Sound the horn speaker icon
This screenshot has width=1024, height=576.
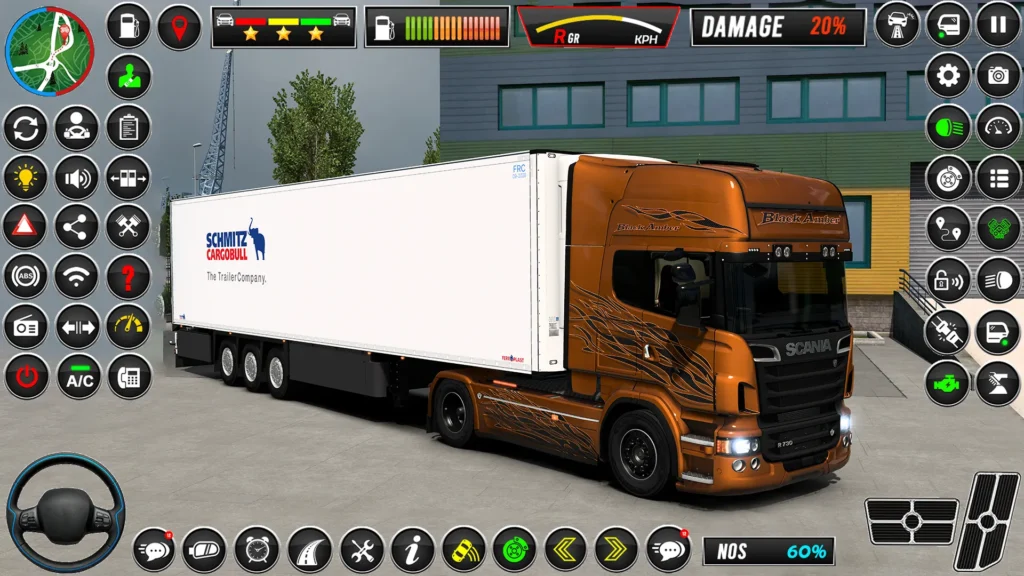tap(77, 177)
